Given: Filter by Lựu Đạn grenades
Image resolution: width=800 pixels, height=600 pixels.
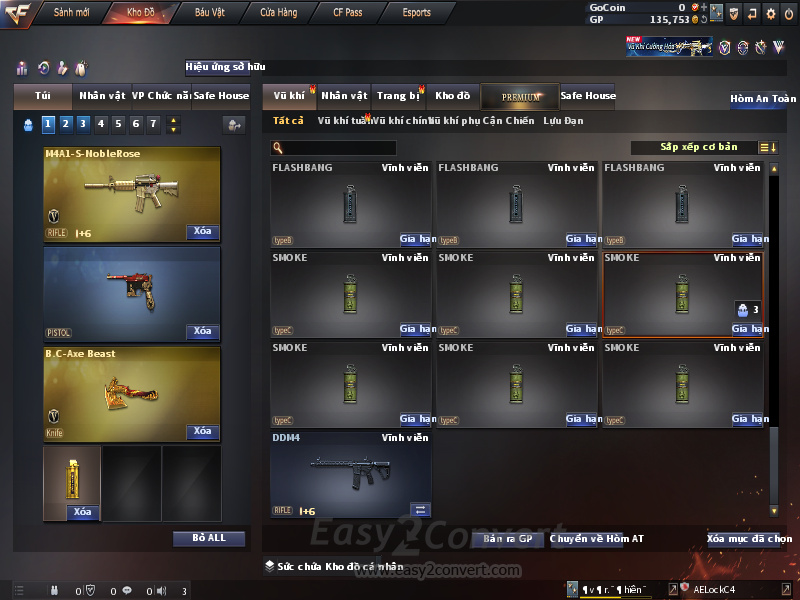Looking at the screenshot, I should 563,121.
